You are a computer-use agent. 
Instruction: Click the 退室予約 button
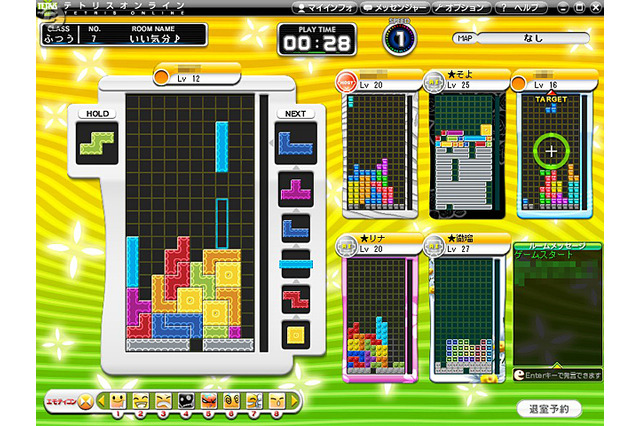(549, 408)
